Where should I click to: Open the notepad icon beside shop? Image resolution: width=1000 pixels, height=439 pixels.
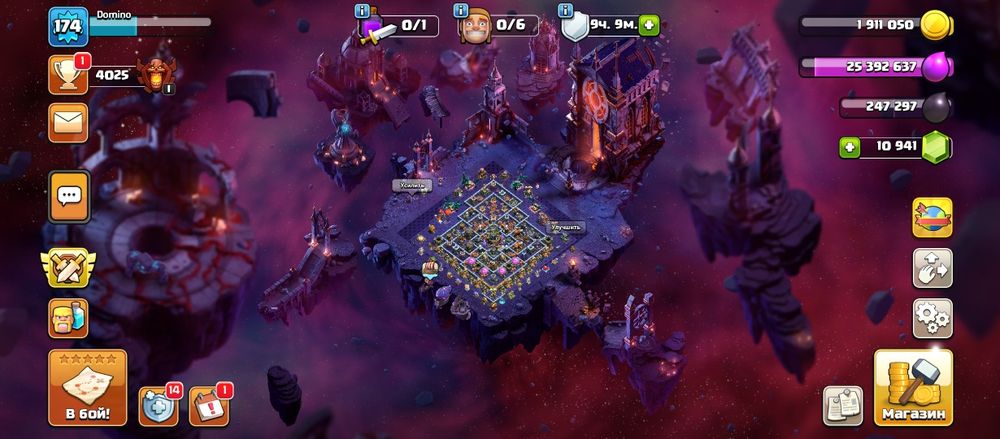(842, 404)
